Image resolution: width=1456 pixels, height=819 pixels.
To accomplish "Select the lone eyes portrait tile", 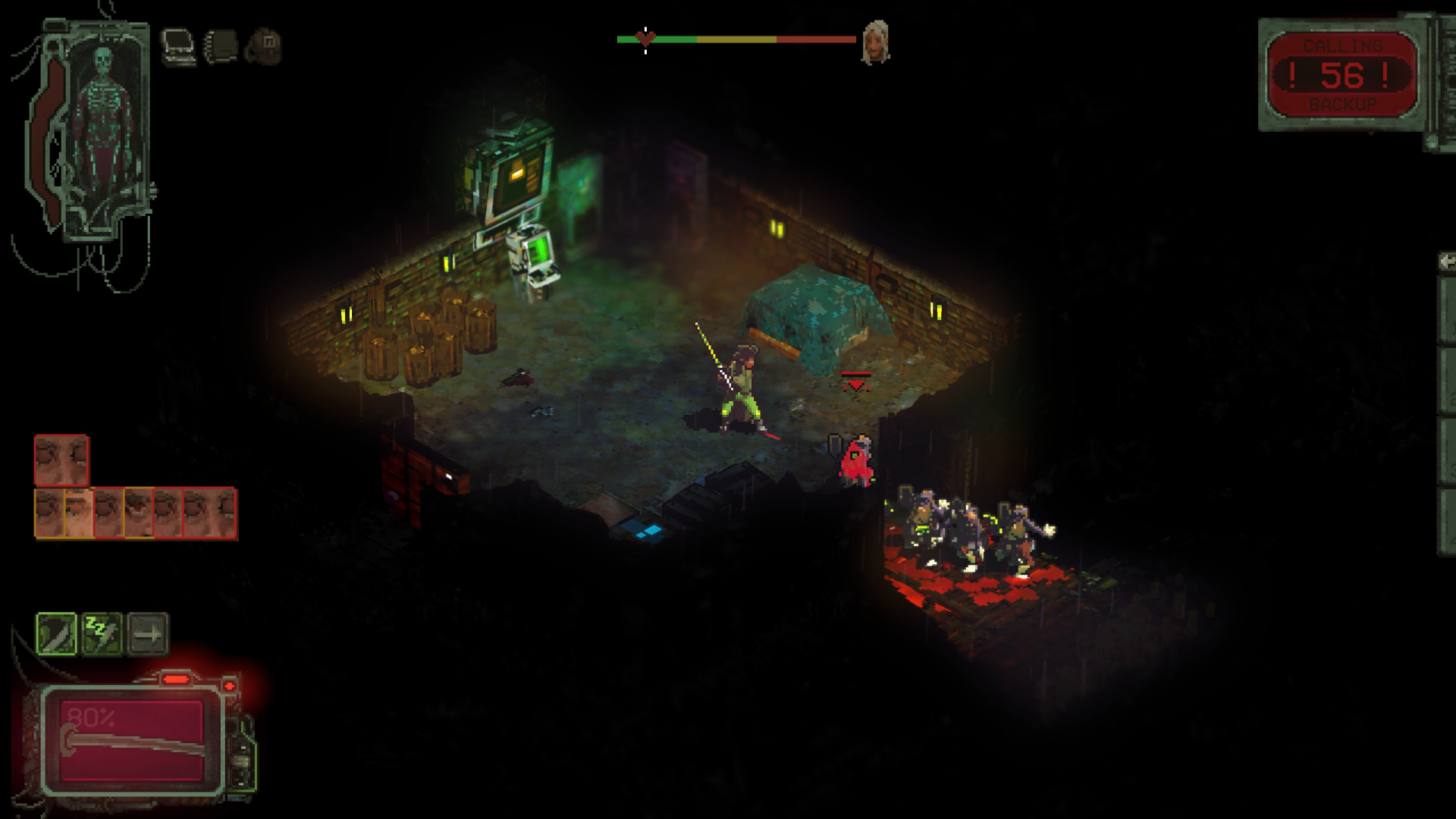I will (61, 460).
